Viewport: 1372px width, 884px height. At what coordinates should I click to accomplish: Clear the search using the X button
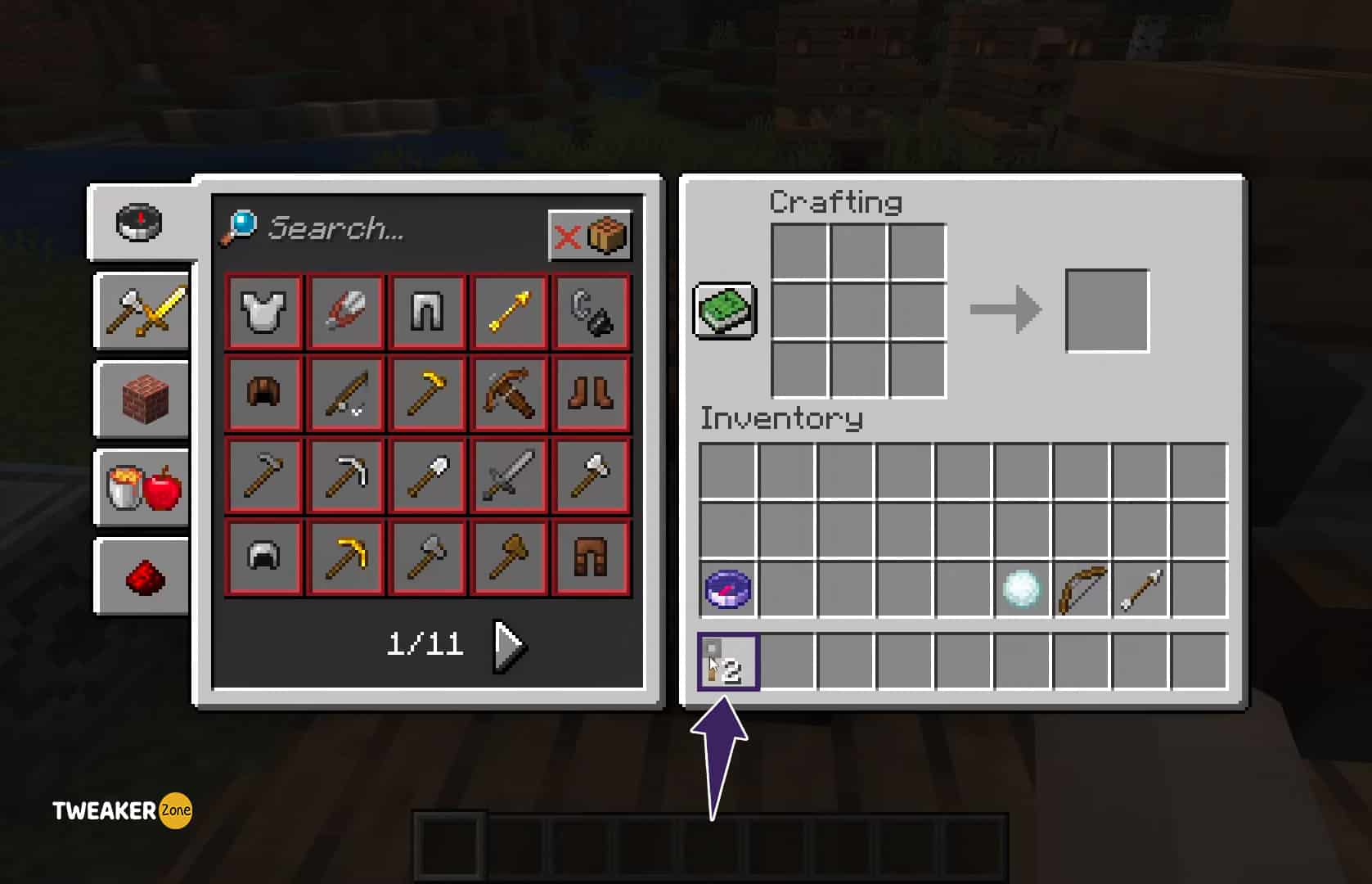click(x=569, y=236)
